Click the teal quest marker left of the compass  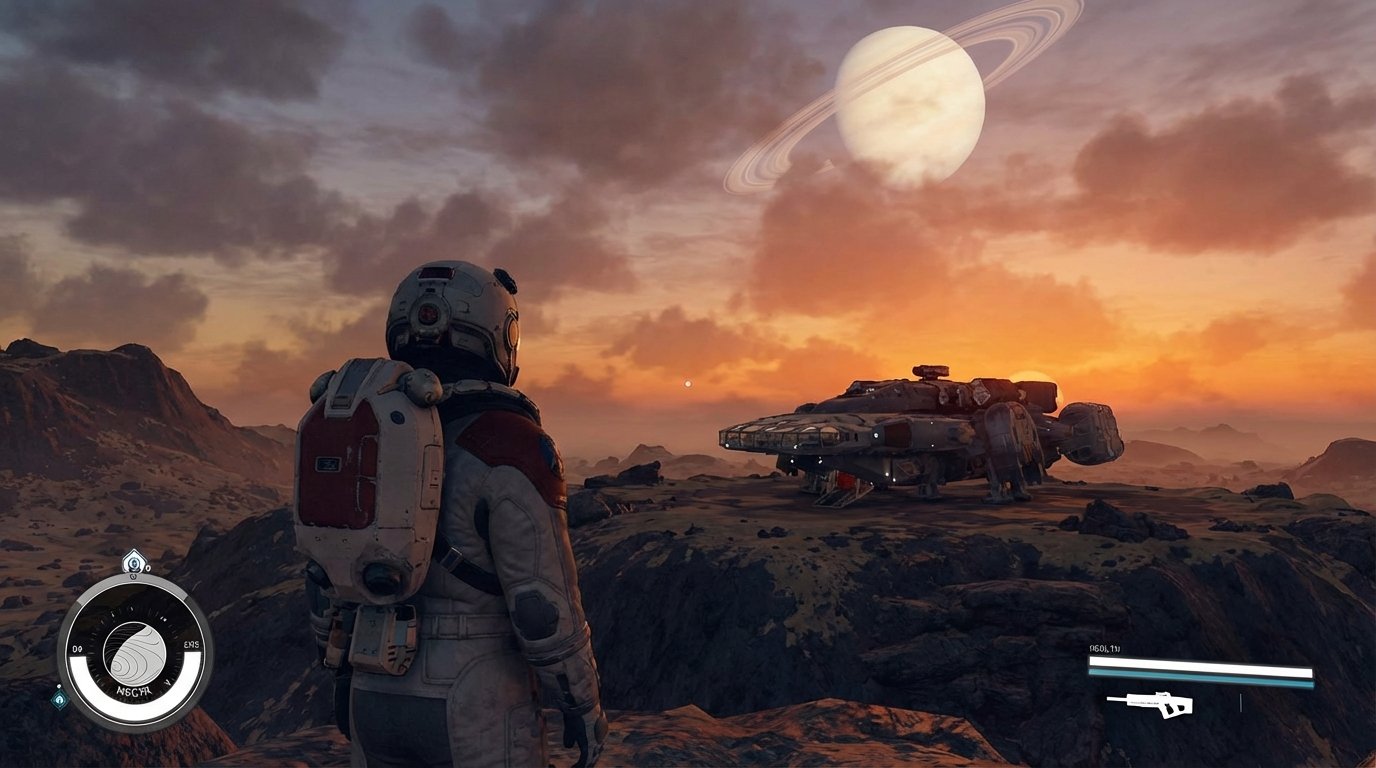[58, 699]
